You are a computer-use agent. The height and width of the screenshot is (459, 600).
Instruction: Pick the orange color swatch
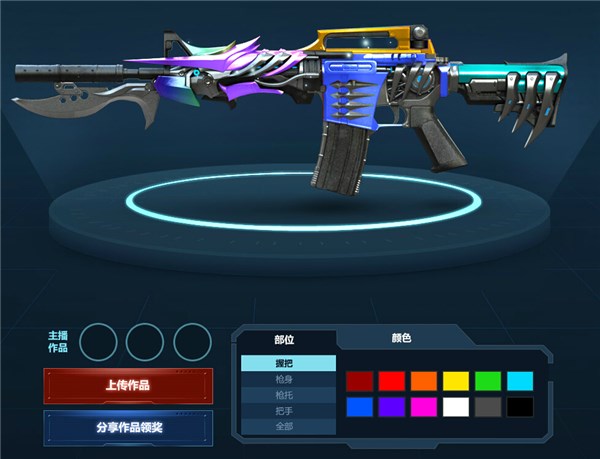(x=424, y=381)
